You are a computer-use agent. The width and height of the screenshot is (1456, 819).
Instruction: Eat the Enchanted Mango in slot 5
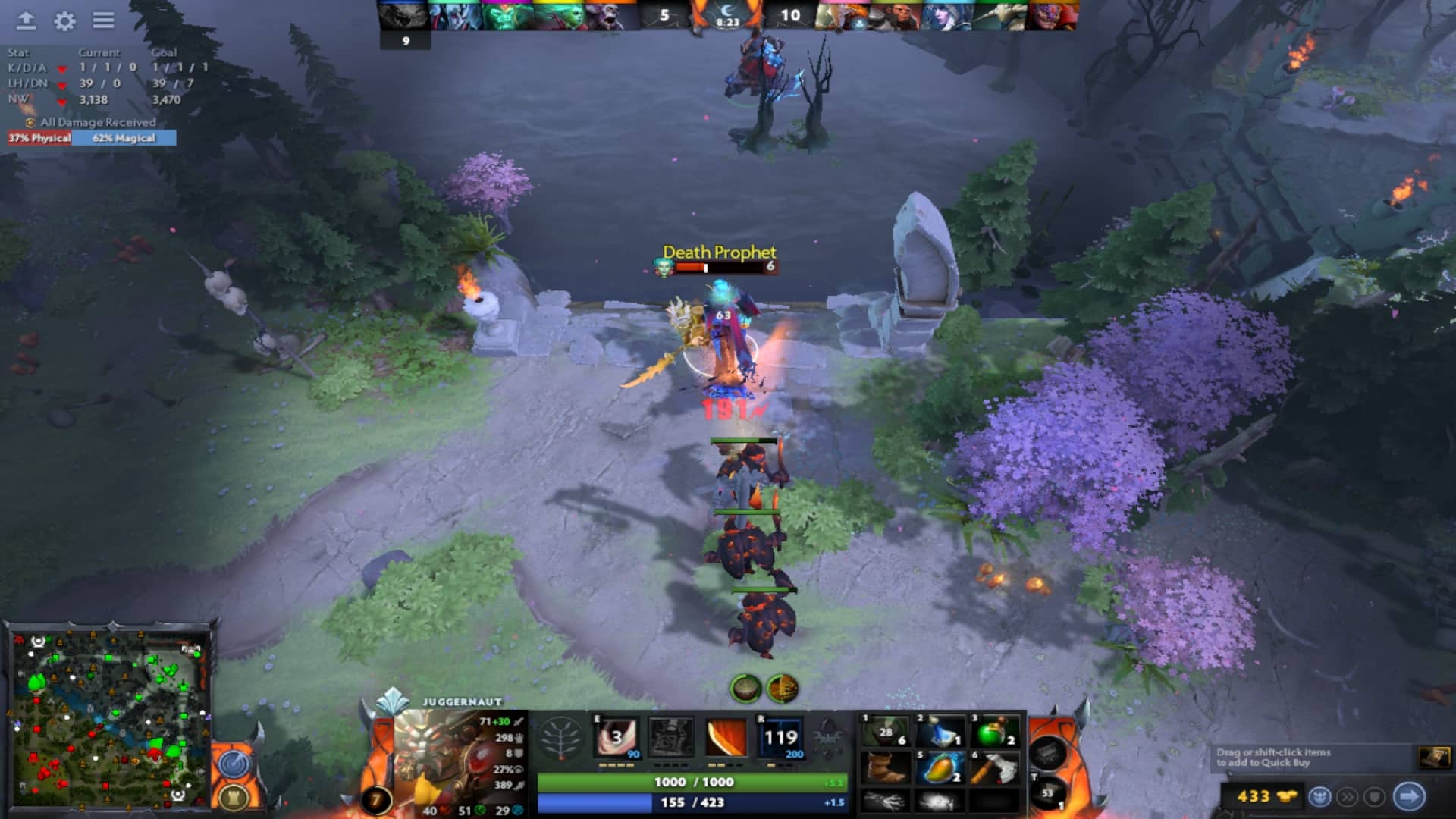pyautogui.click(x=940, y=767)
